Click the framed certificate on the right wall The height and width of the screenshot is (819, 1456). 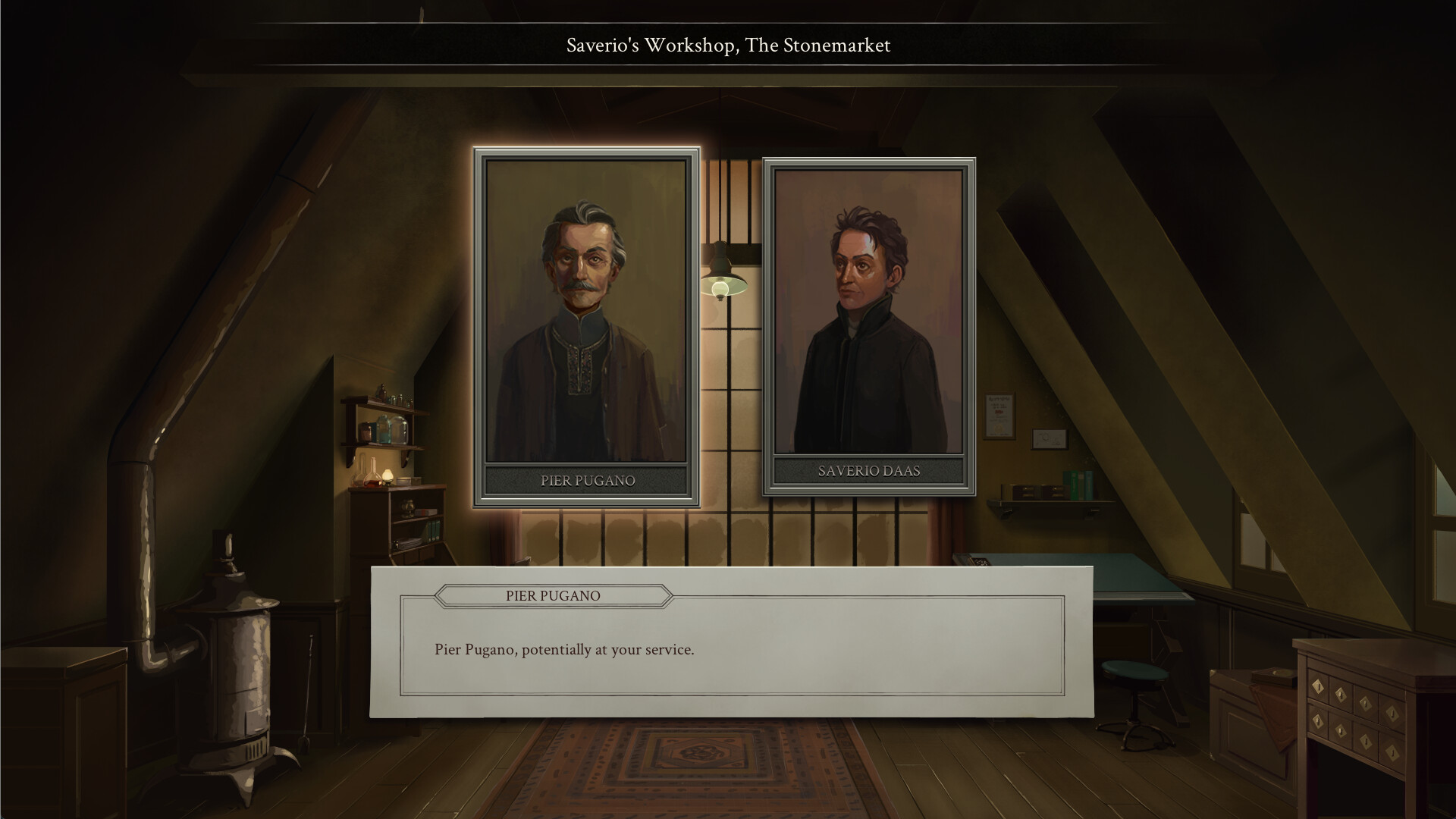[x=999, y=416]
